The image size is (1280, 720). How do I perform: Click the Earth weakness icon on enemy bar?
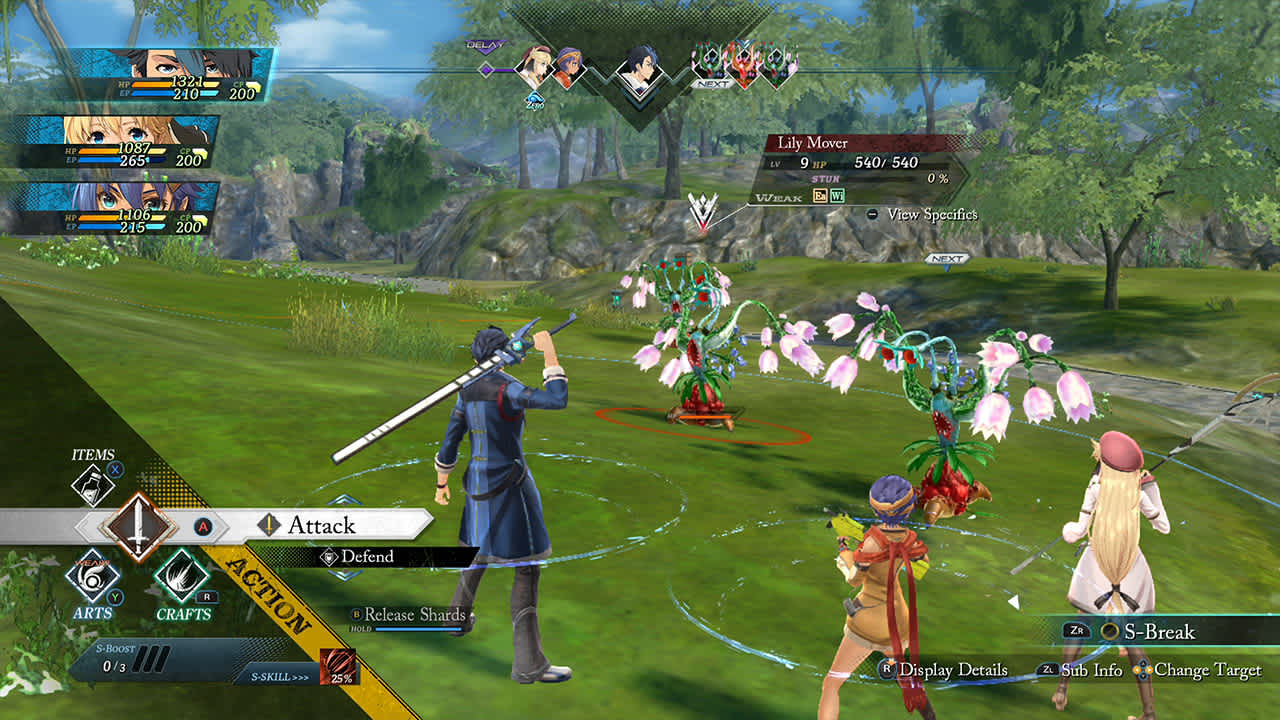click(820, 197)
